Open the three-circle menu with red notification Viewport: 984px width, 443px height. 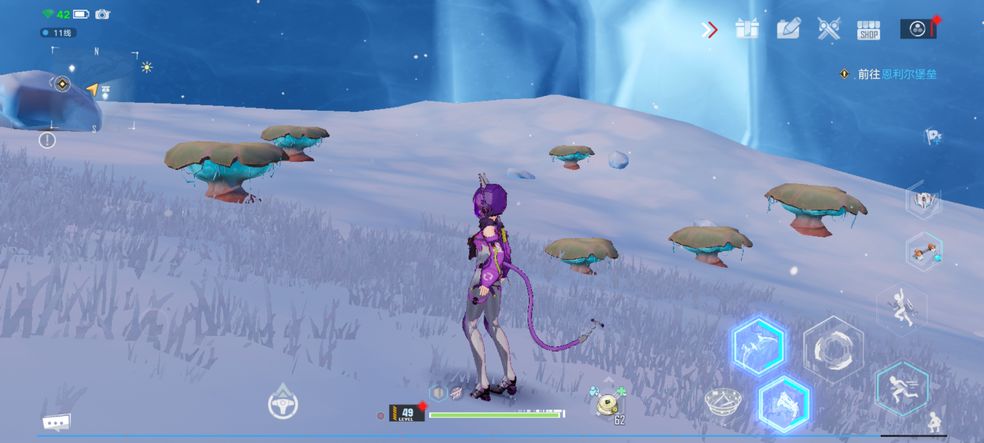tap(917, 29)
